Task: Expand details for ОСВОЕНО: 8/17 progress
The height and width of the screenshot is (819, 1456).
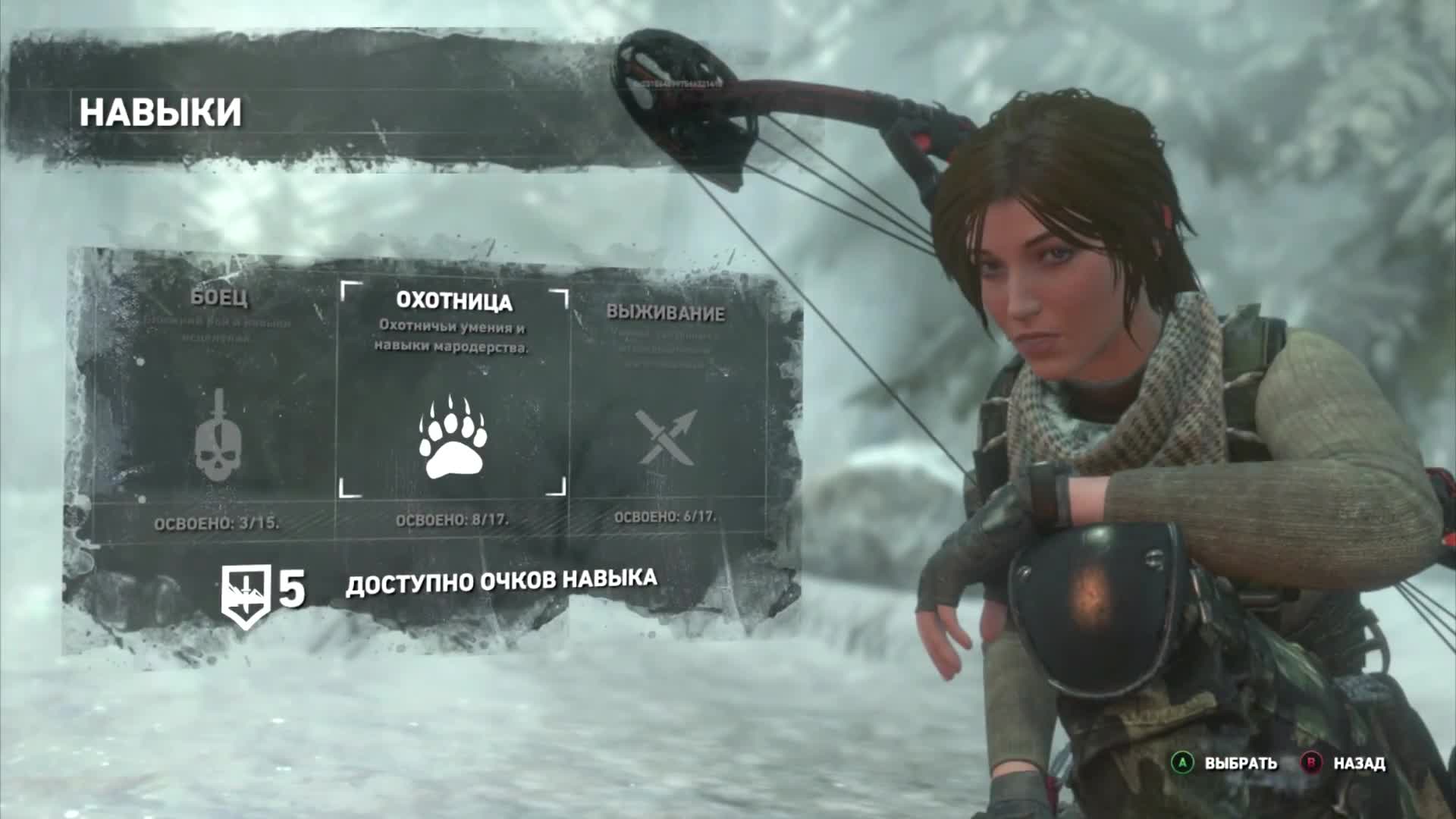Action: tap(455, 520)
